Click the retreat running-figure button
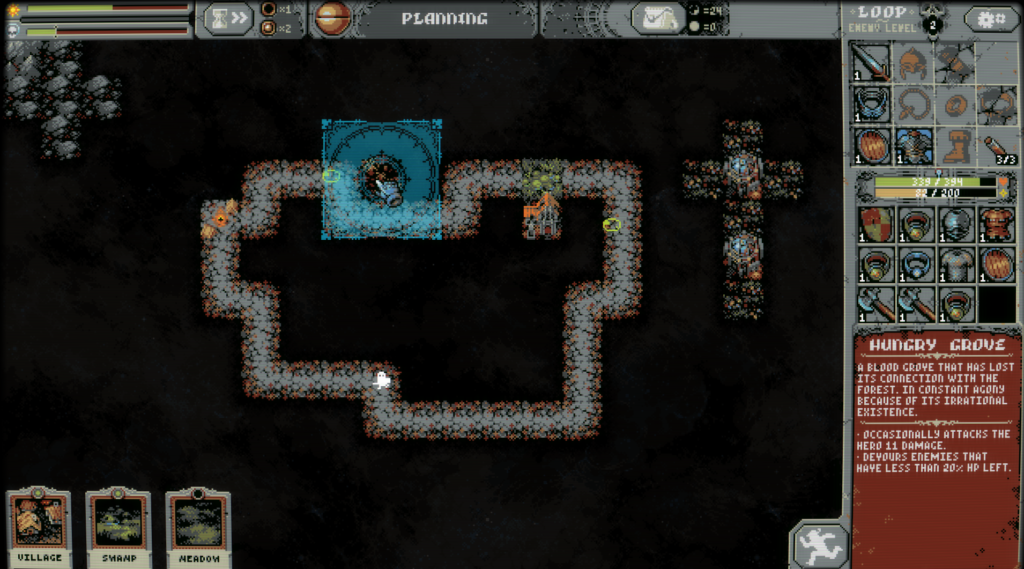This screenshot has height=569, width=1024. tap(819, 545)
